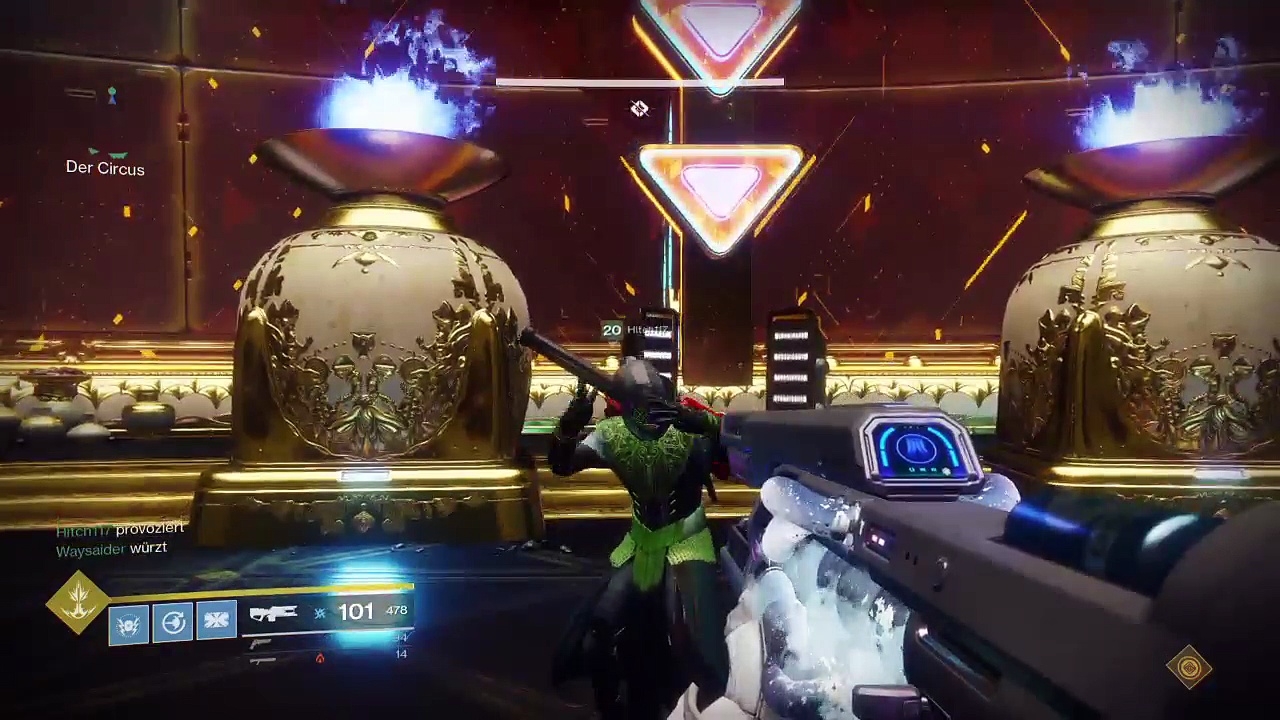Open the Ghost icon in the corner
Screen dimensions: 1280x720
pos(1189,667)
